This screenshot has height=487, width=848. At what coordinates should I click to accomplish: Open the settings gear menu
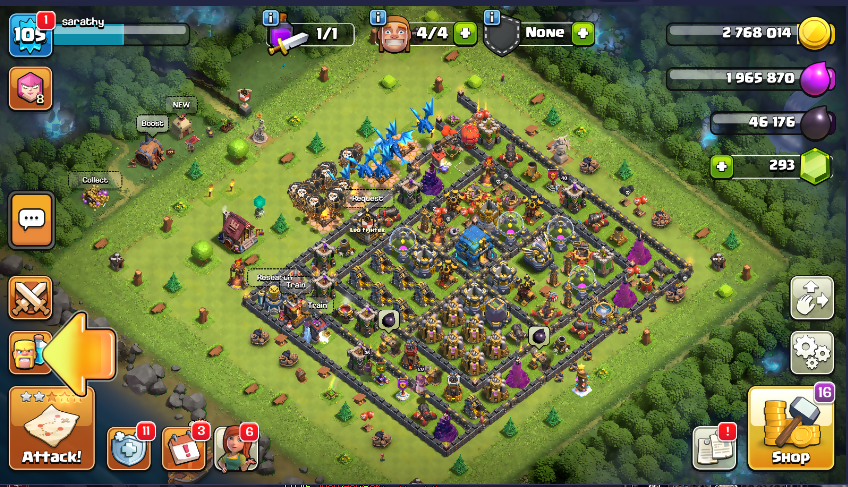pos(811,351)
